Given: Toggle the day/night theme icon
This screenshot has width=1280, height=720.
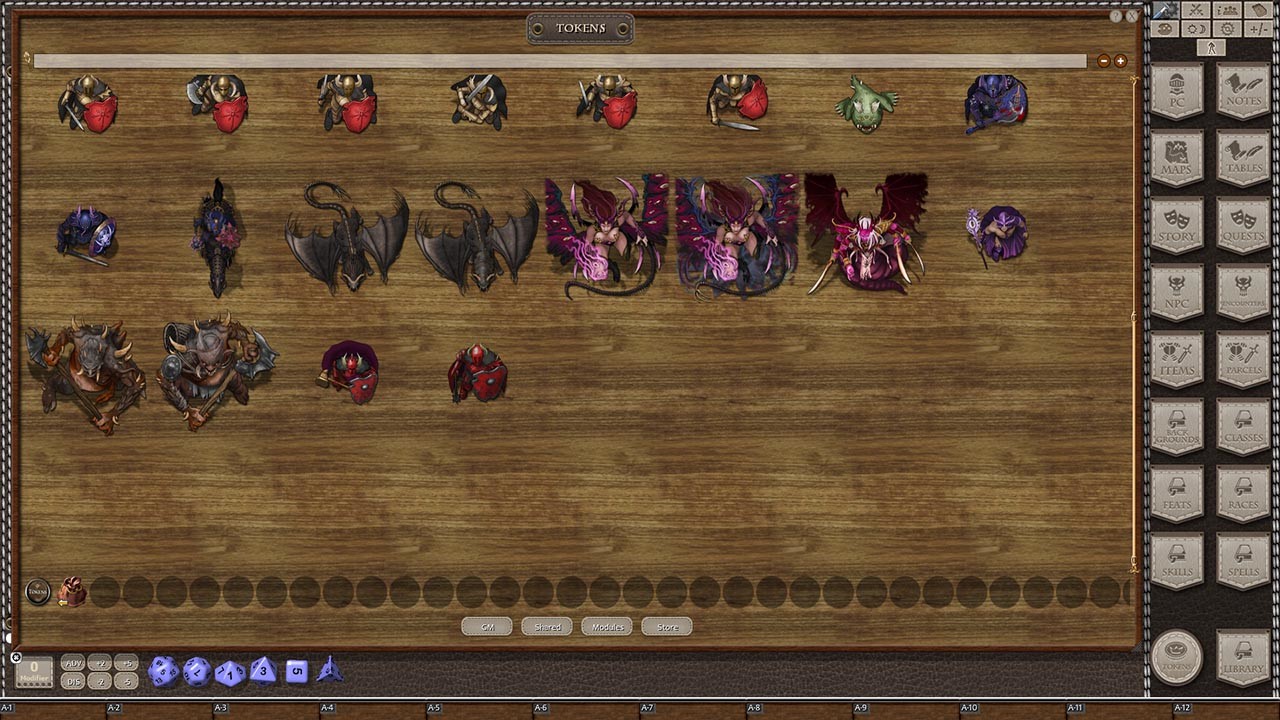Looking at the screenshot, I should [1196, 28].
